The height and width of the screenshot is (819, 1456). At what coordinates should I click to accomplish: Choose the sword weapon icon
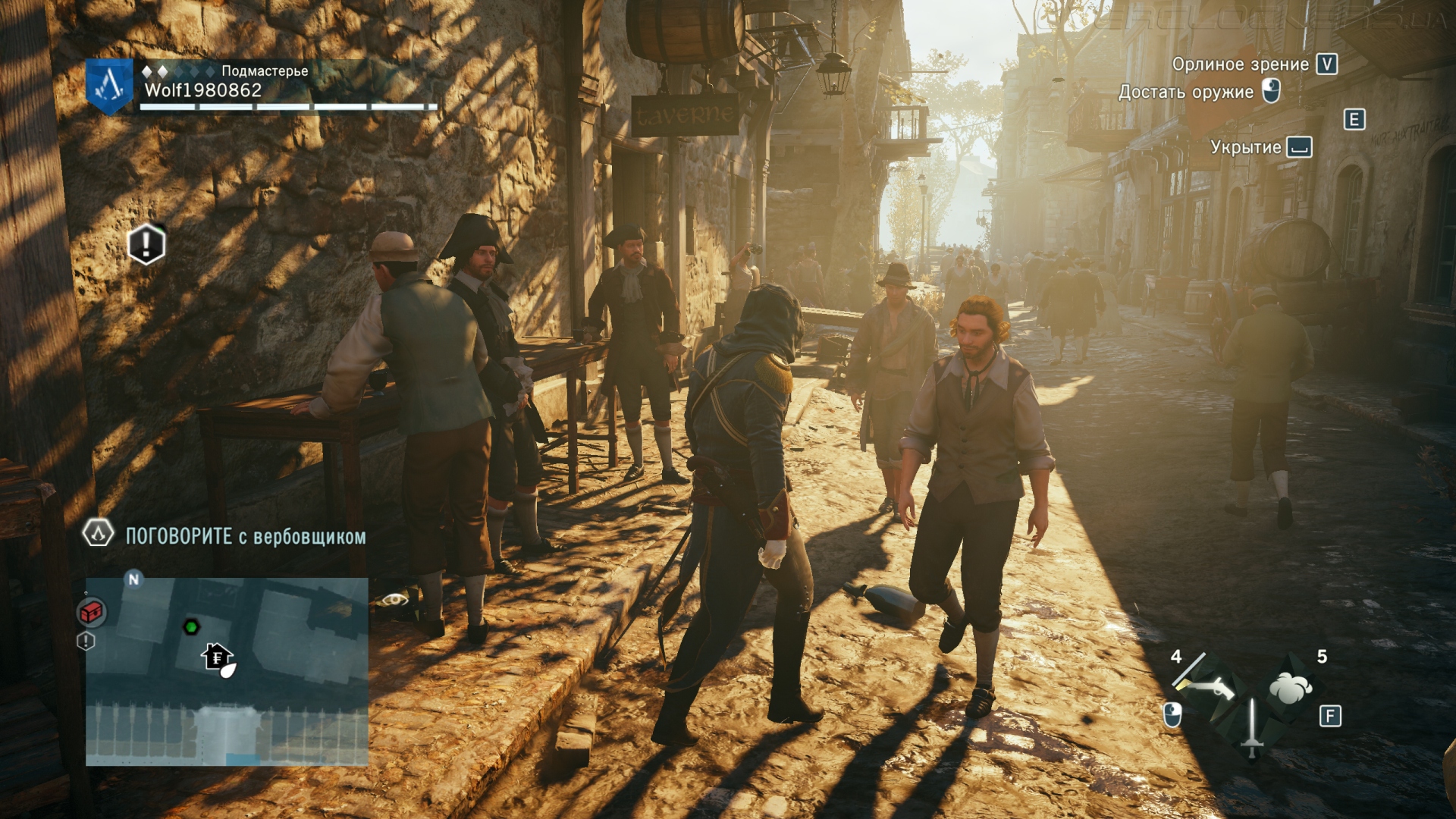pyautogui.click(x=1251, y=728)
